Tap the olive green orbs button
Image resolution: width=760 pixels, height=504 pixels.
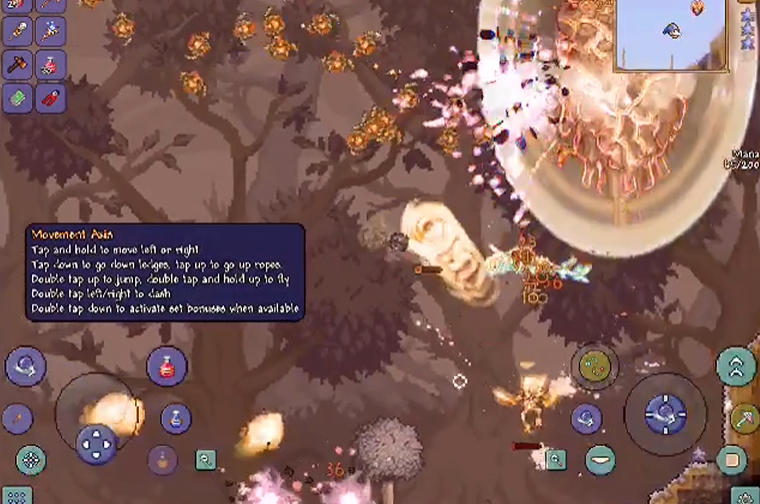coord(592,366)
